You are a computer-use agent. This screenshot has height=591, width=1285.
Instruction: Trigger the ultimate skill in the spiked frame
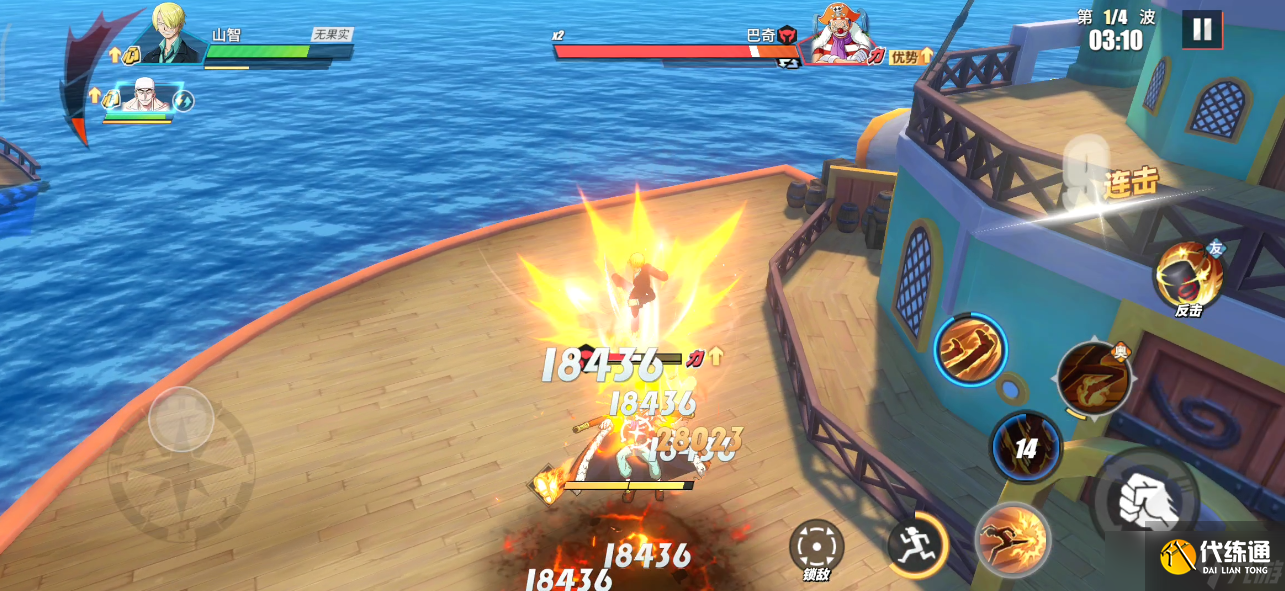(1094, 378)
